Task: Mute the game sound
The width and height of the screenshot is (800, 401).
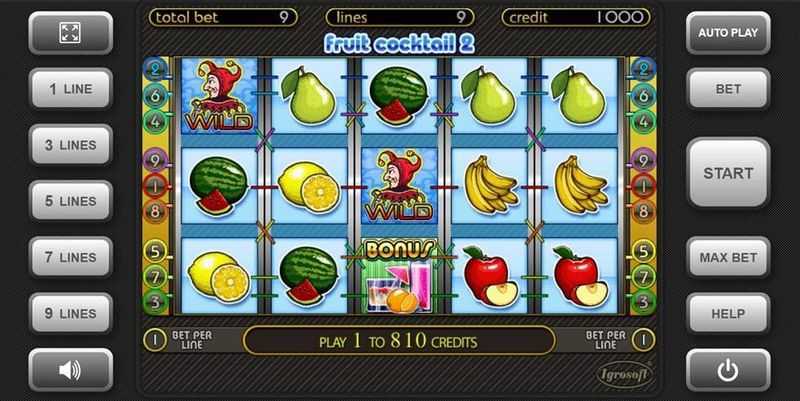Action: coord(70,370)
